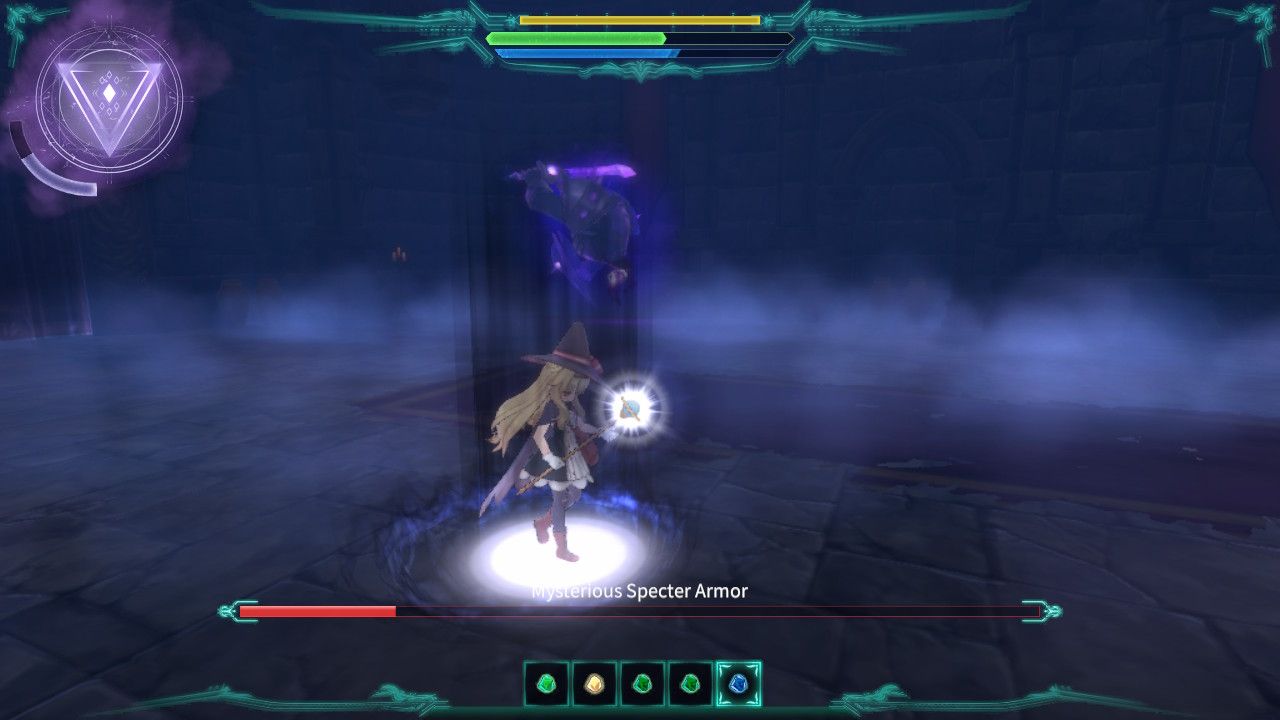This screenshot has width=1280, height=720.
Task: Select the Mysterious Specter Armor name label
Action: (x=638, y=590)
